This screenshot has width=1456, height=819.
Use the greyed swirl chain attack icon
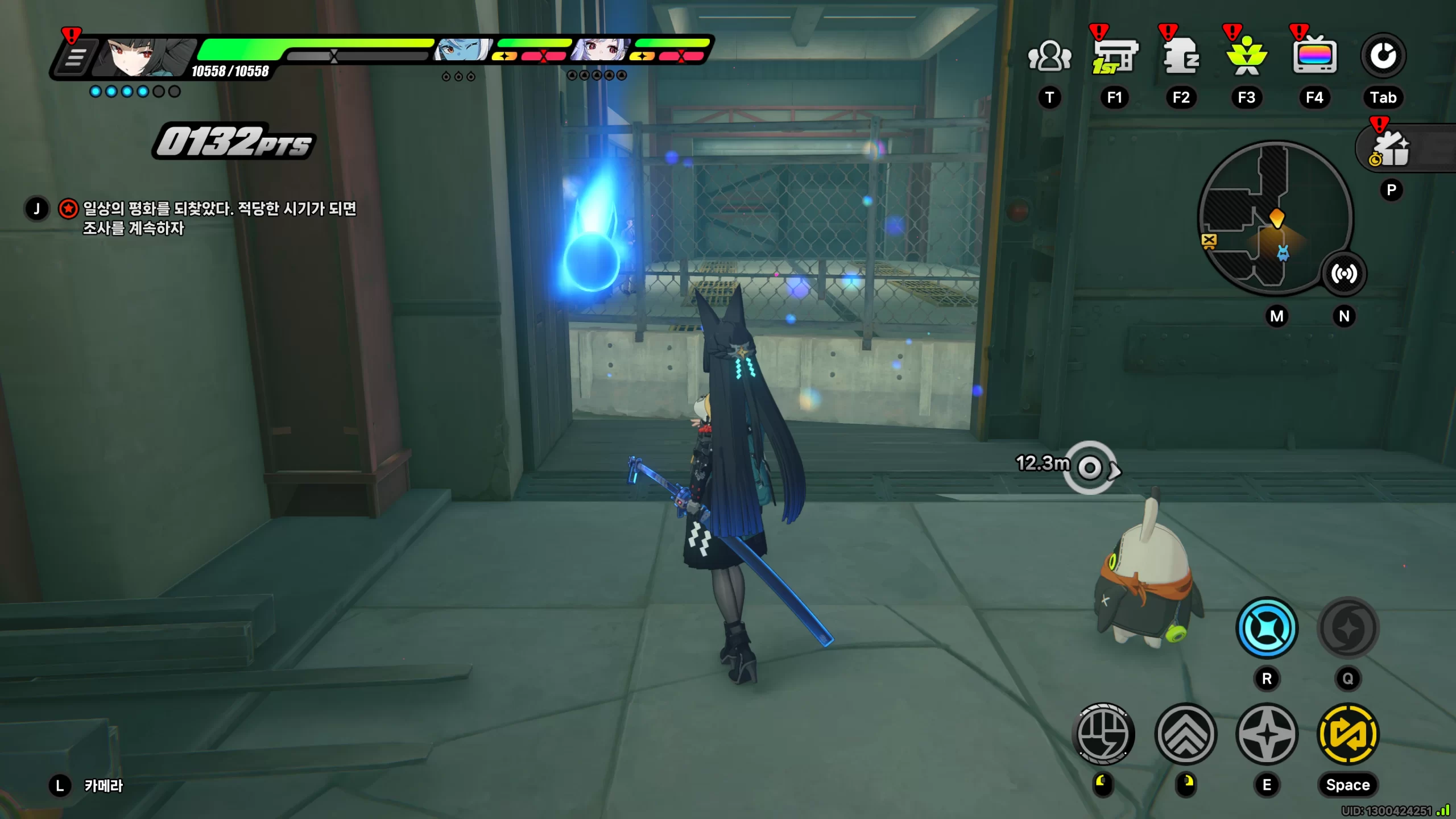[1348, 628]
